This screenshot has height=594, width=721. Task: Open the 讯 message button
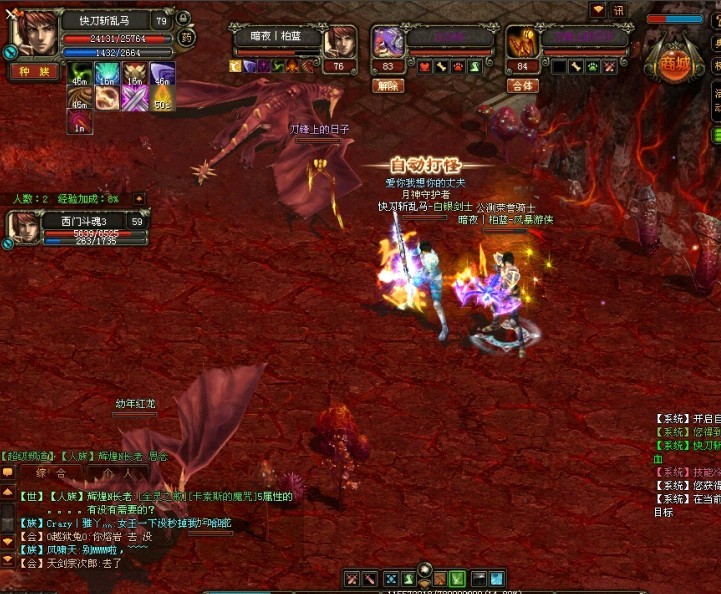[619, 9]
